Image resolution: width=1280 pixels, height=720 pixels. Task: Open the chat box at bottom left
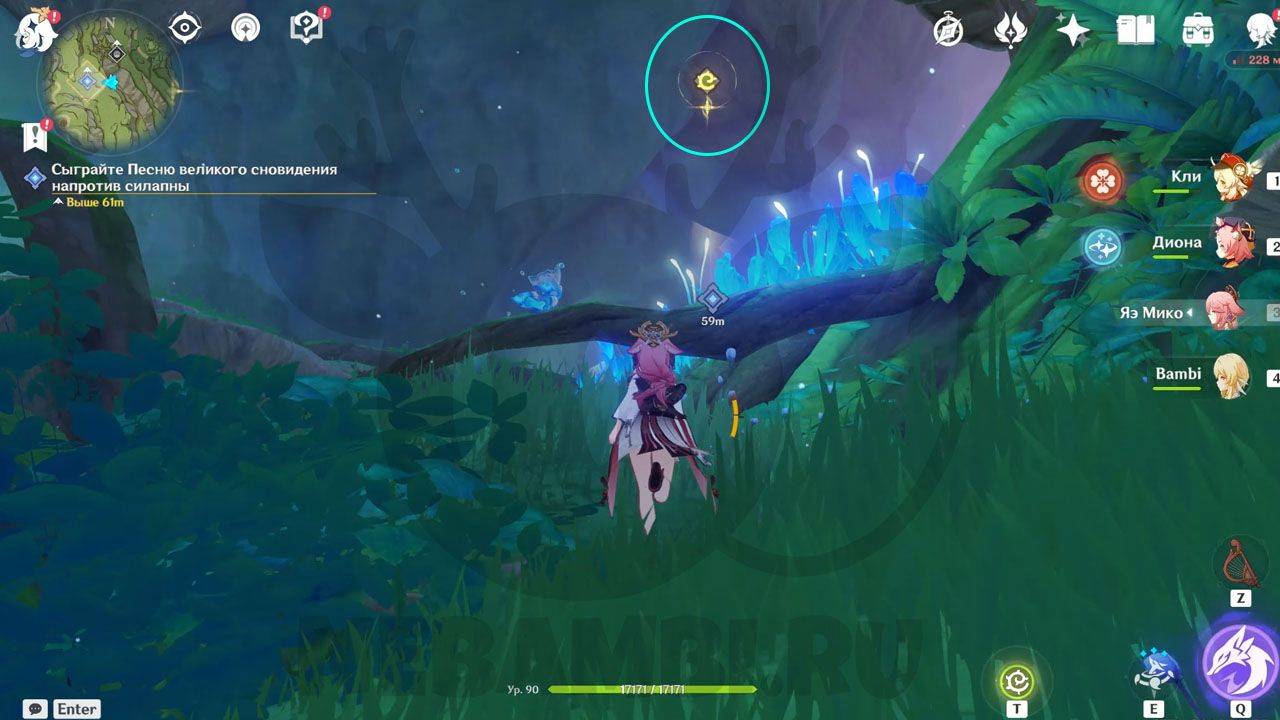pos(36,709)
